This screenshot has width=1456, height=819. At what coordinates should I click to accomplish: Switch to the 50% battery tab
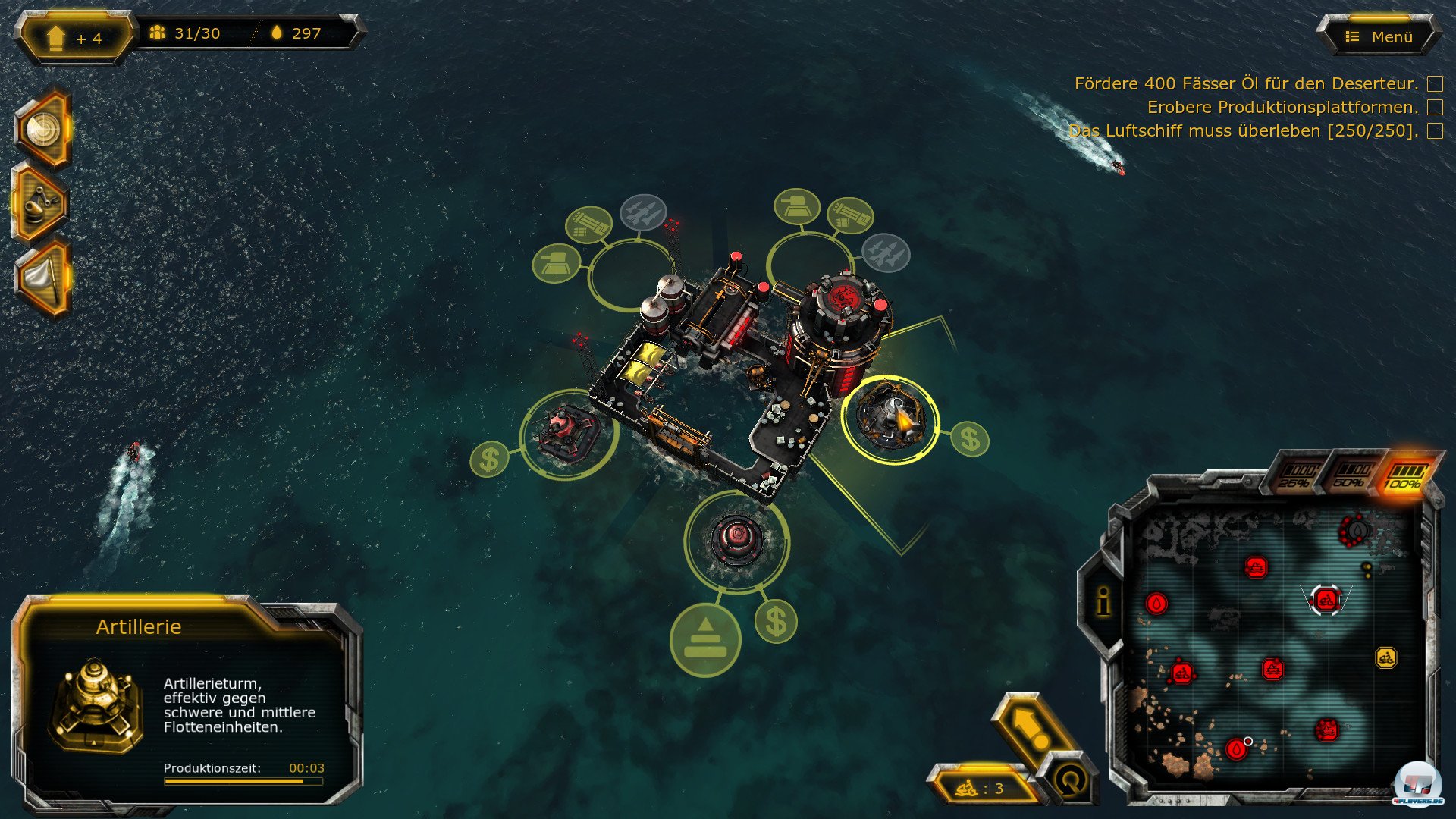[1351, 473]
